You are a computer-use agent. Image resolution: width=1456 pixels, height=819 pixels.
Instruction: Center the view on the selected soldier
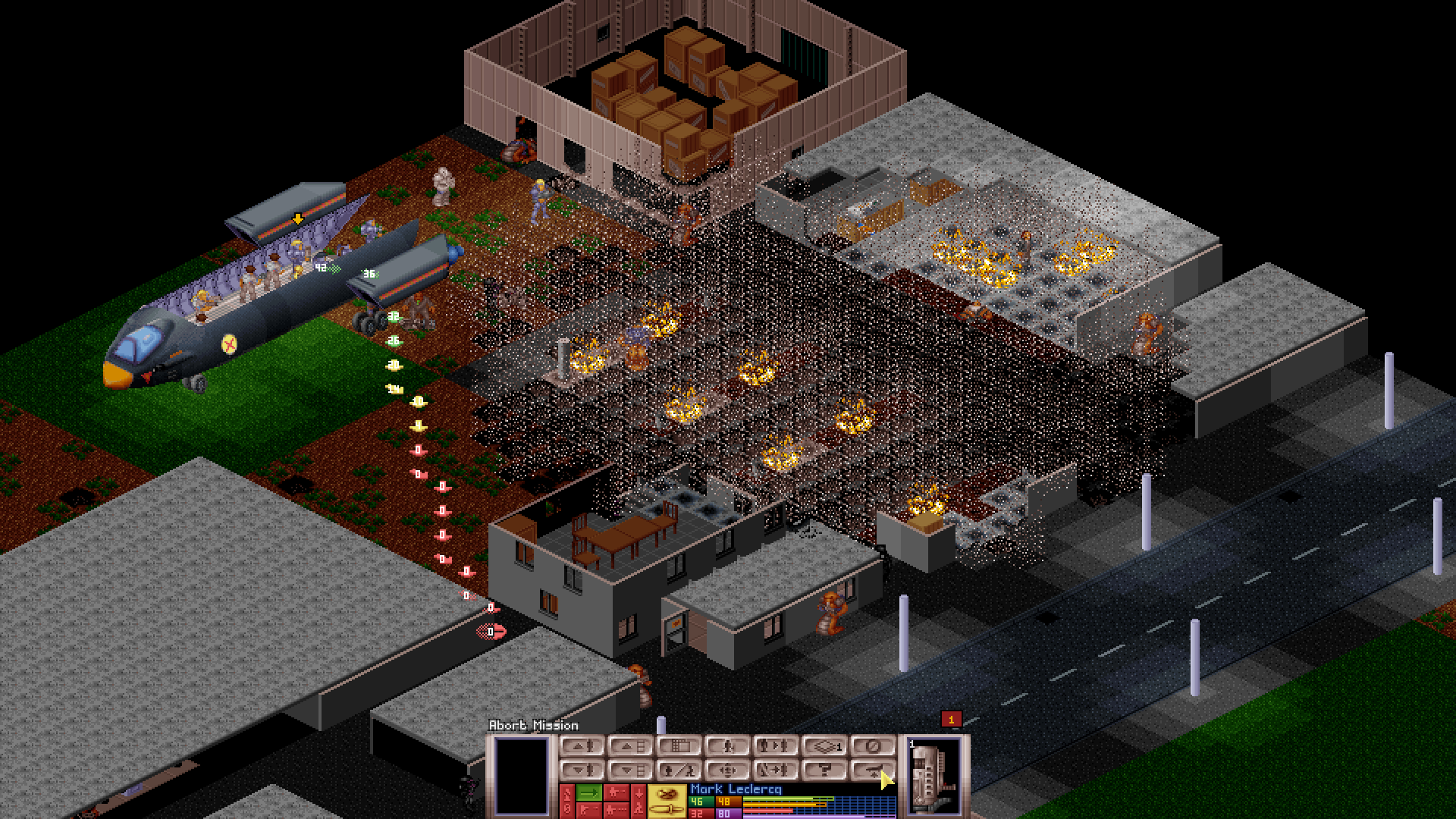[x=728, y=770]
